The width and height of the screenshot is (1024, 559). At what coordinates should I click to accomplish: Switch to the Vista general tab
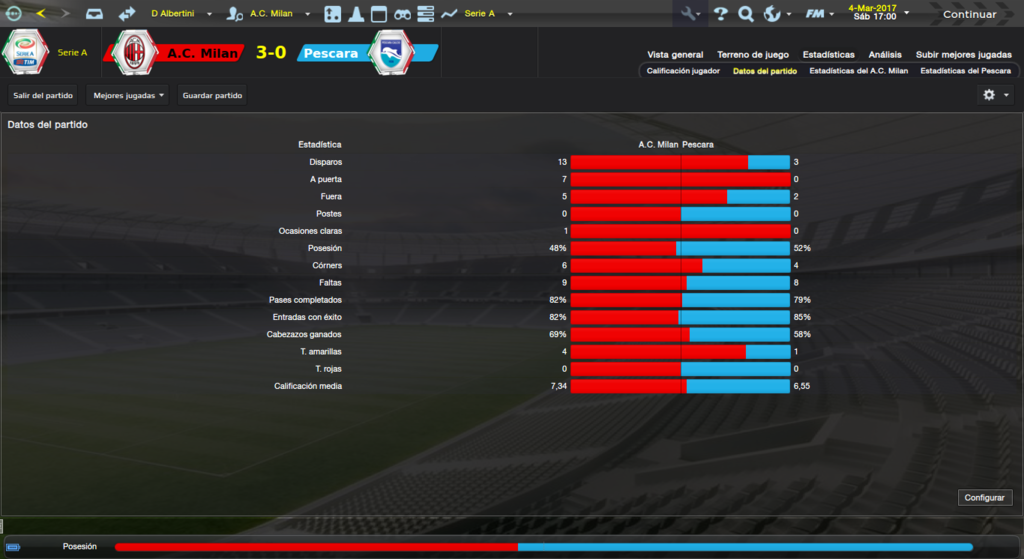(x=675, y=55)
